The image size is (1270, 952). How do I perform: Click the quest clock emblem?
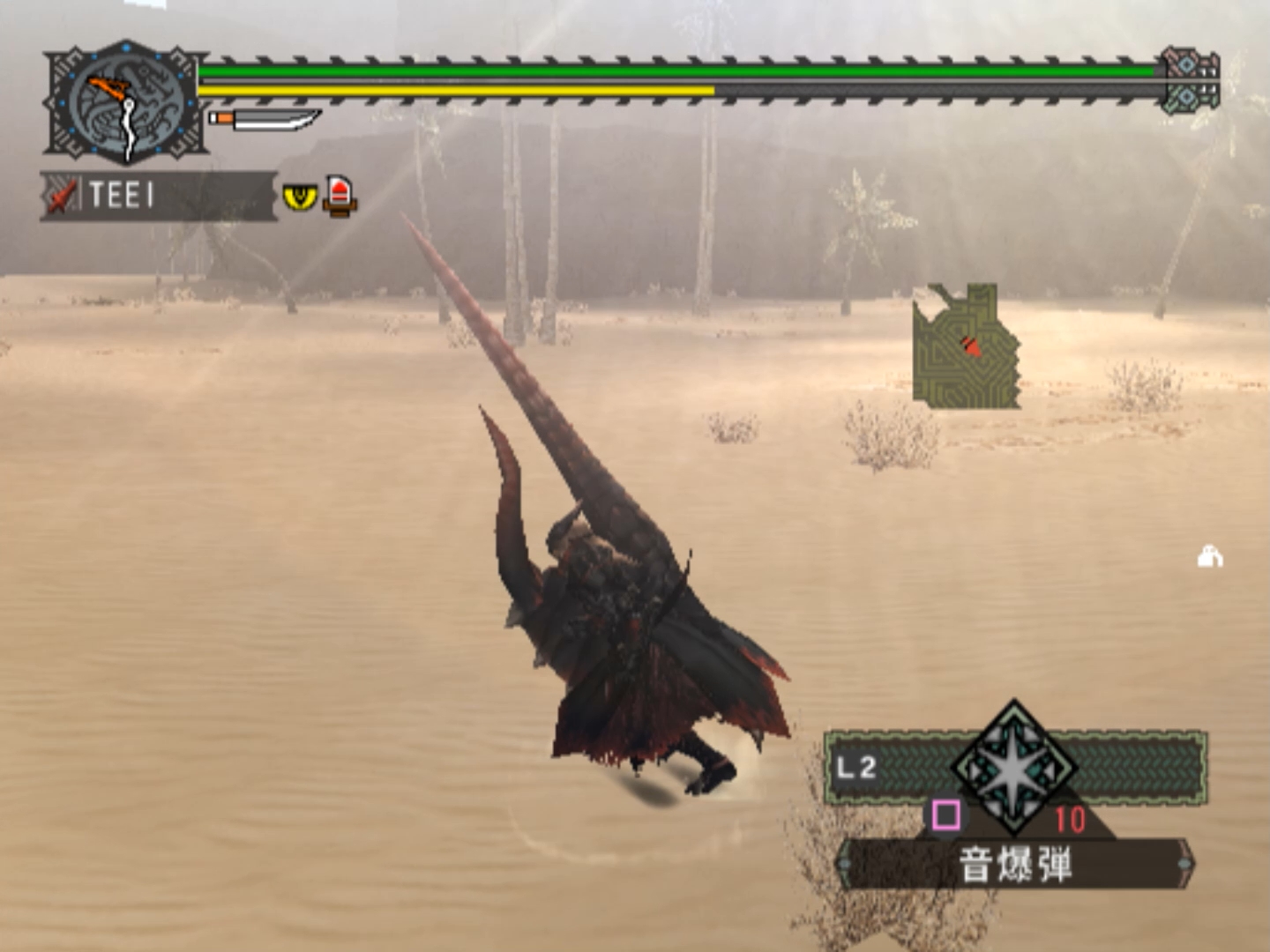coord(126,103)
